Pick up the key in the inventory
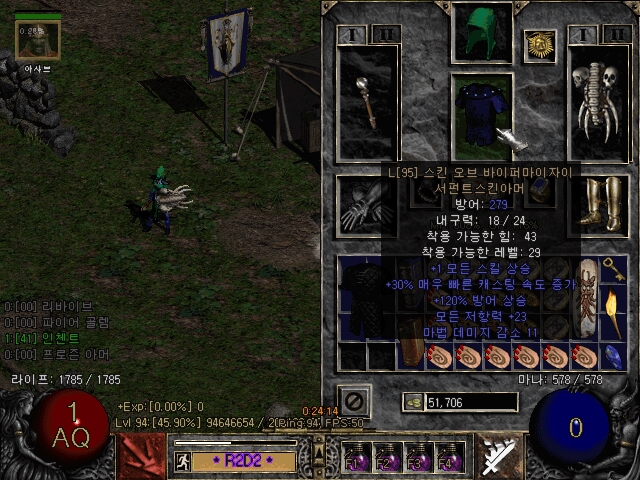 [614, 270]
